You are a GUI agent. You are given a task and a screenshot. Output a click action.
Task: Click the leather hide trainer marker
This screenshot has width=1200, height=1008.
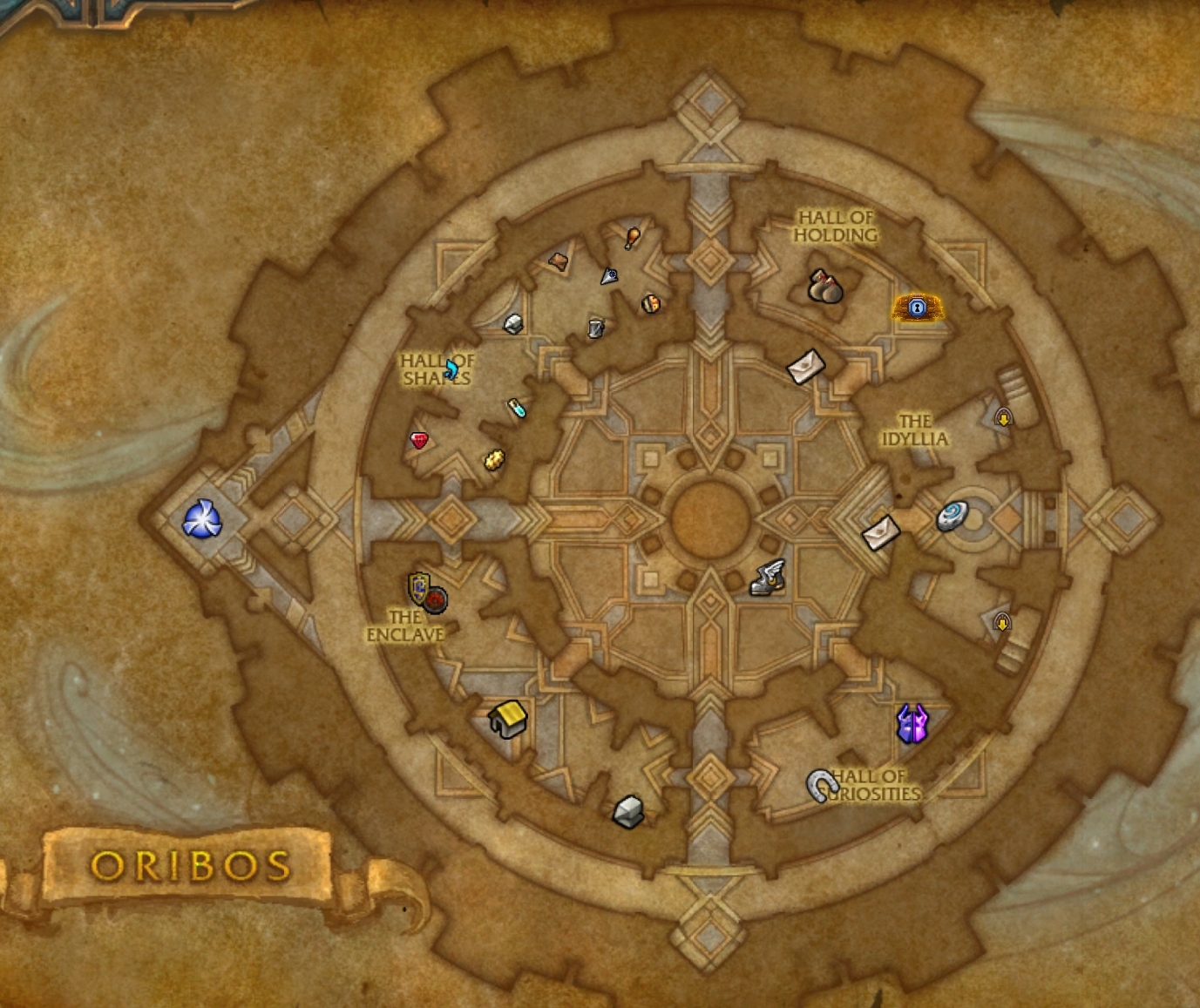(x=559, y=260)
